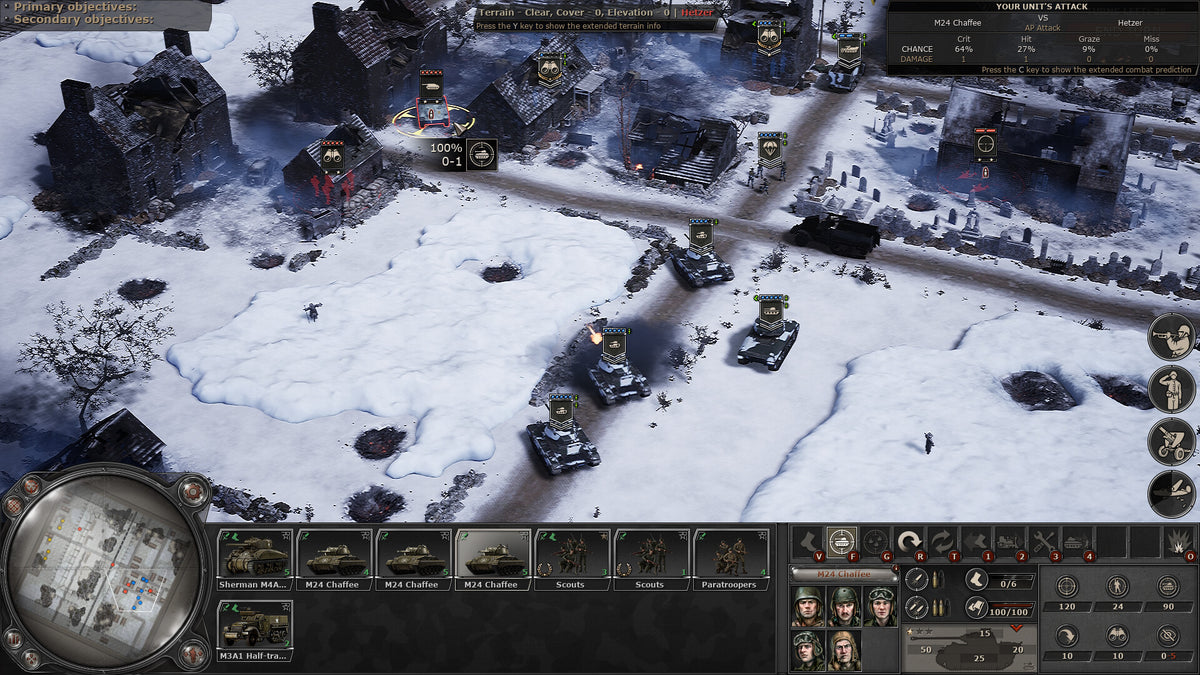The image size is (1200, 675).
Task: Activate the tank crosshair attack command
Action: pyautogui.click(x=842, y=542)
